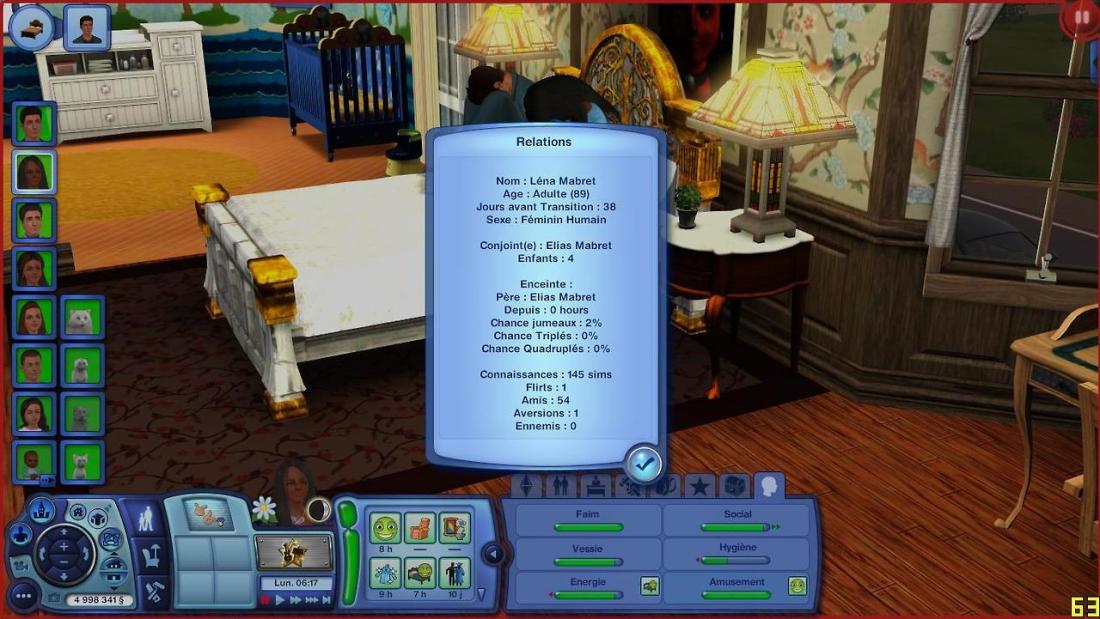Open the career tab with desk icon
Viewport: 1100px width, 619px height.
pos(595,487)
